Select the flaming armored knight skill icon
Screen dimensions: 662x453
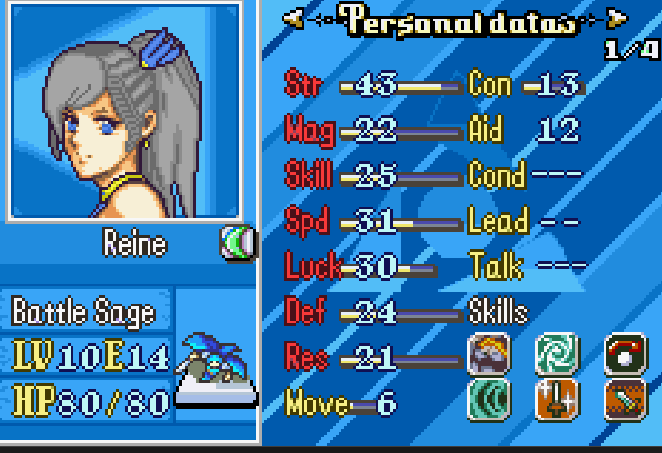click(x=489, y=353)
